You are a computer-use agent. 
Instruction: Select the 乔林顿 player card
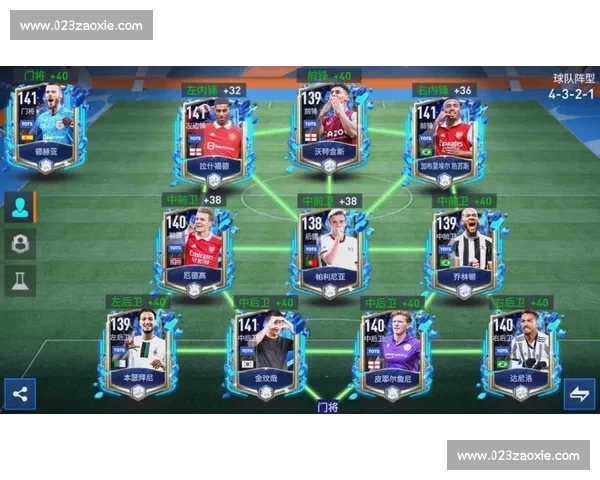click(462, 248)
